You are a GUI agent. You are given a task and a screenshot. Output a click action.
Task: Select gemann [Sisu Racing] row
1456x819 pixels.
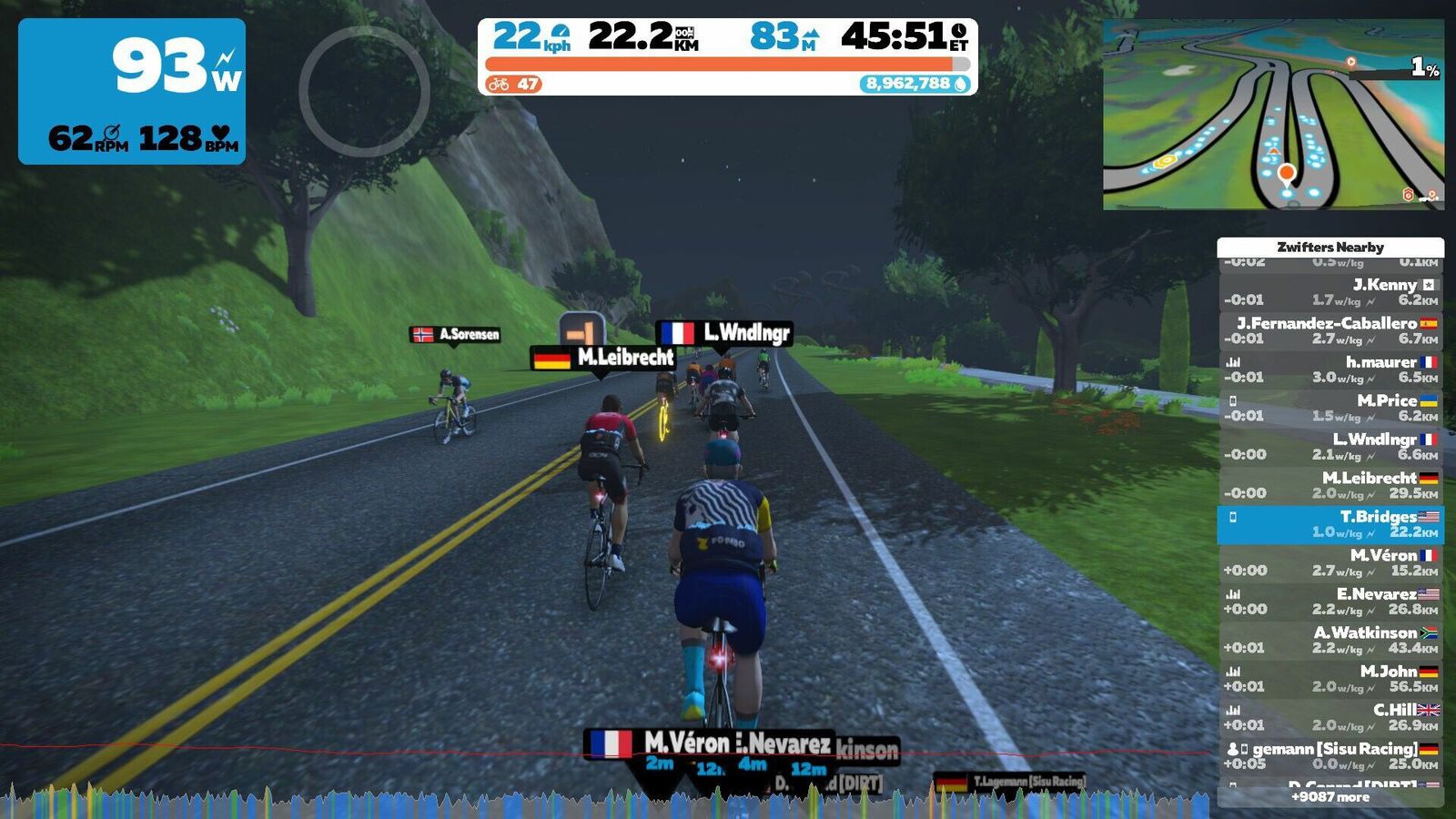coord(1330,756)
